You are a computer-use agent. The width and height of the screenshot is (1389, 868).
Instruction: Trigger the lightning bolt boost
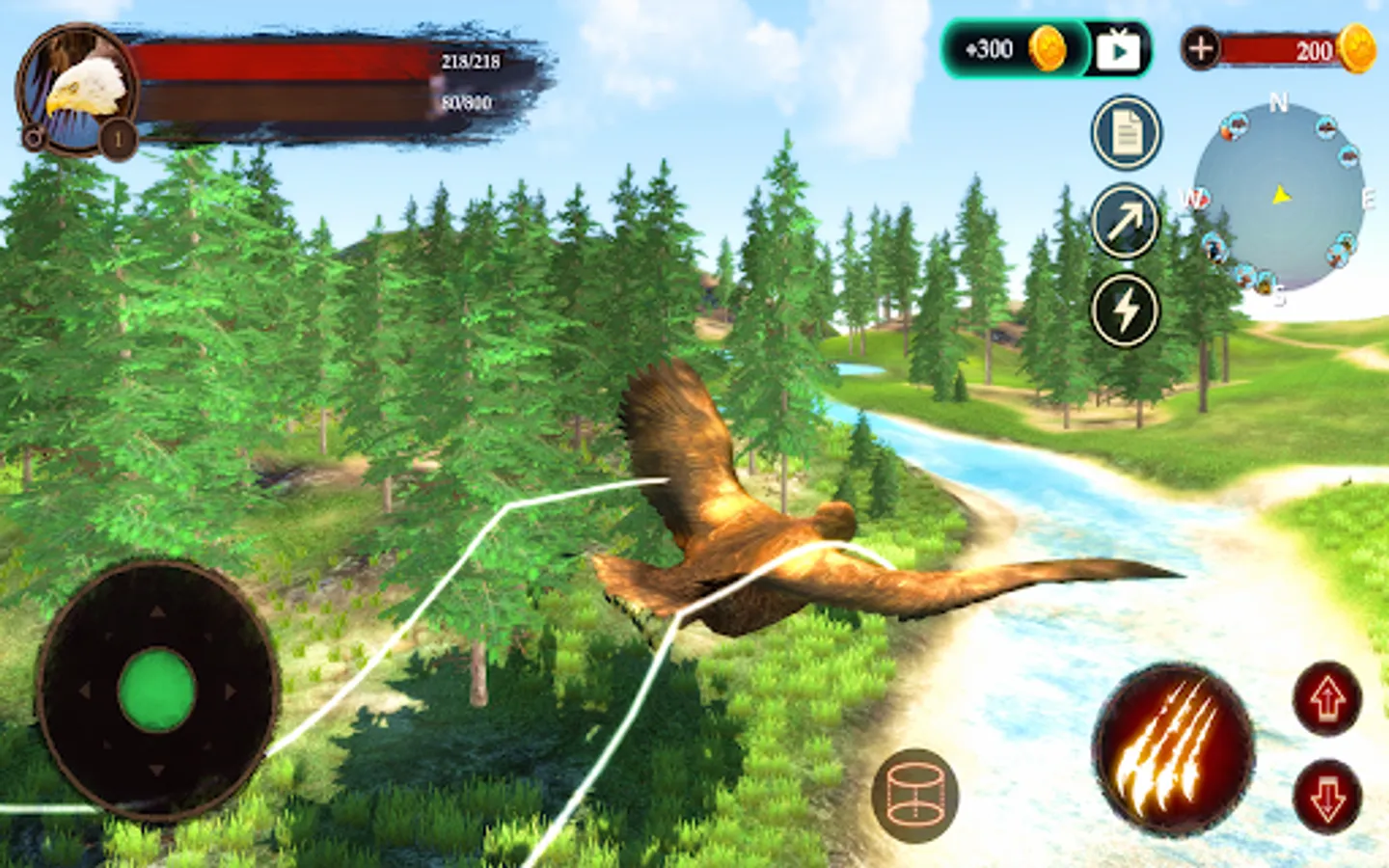point(1125,311)
